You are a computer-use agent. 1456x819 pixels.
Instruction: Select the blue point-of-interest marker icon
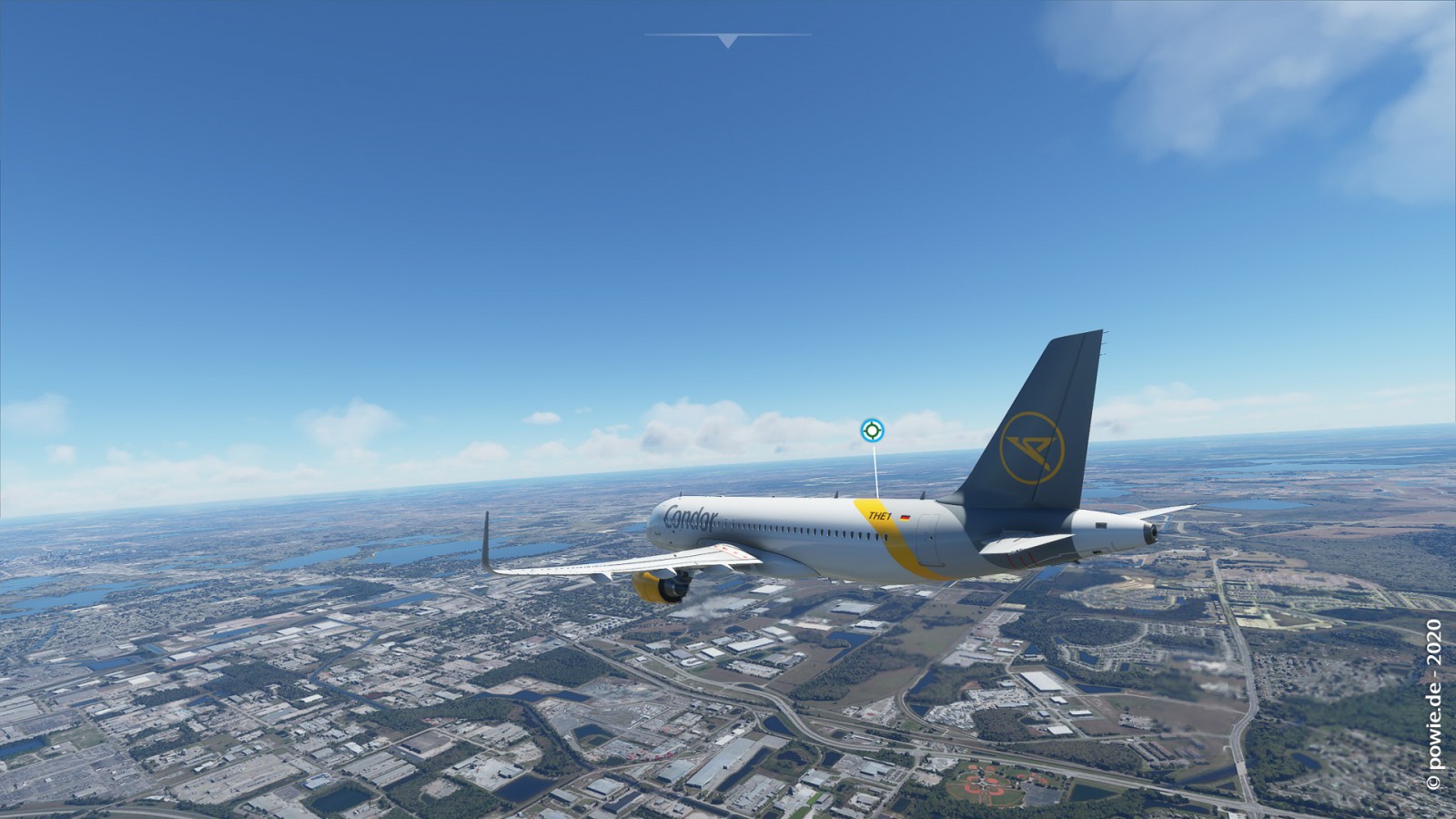[872, 430]
